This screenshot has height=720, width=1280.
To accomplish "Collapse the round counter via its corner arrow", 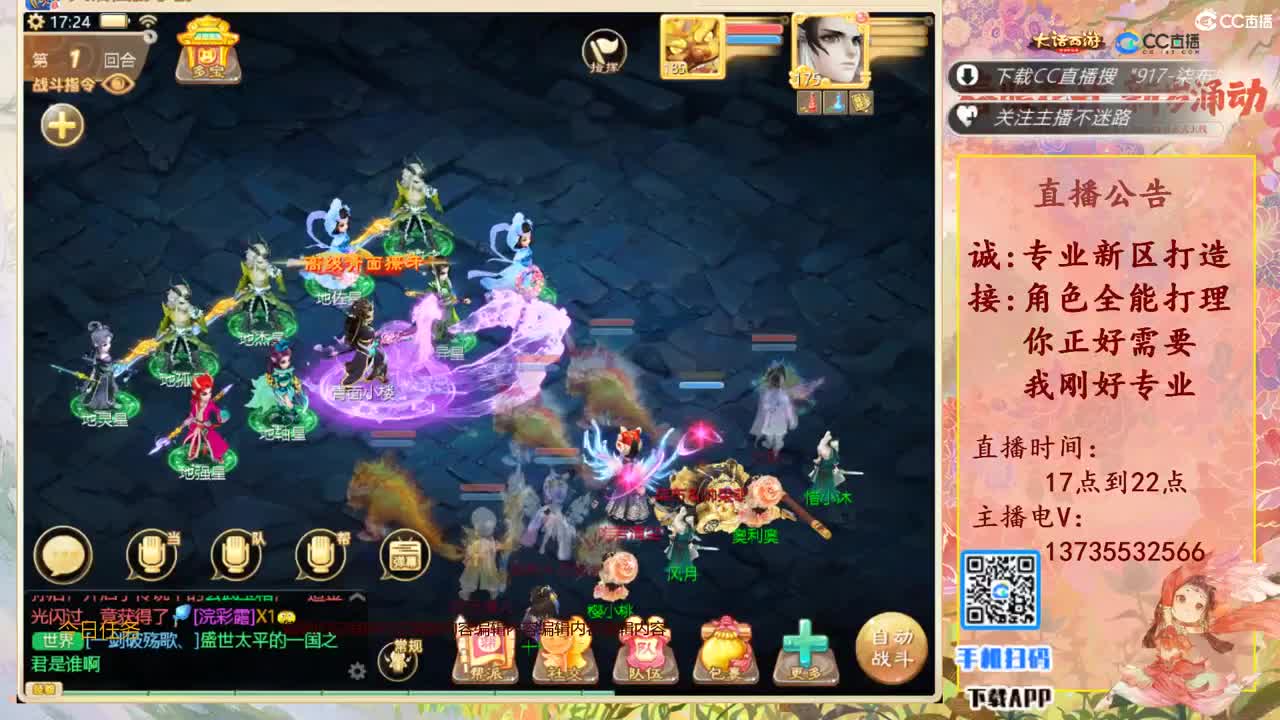I will (149, 36).
